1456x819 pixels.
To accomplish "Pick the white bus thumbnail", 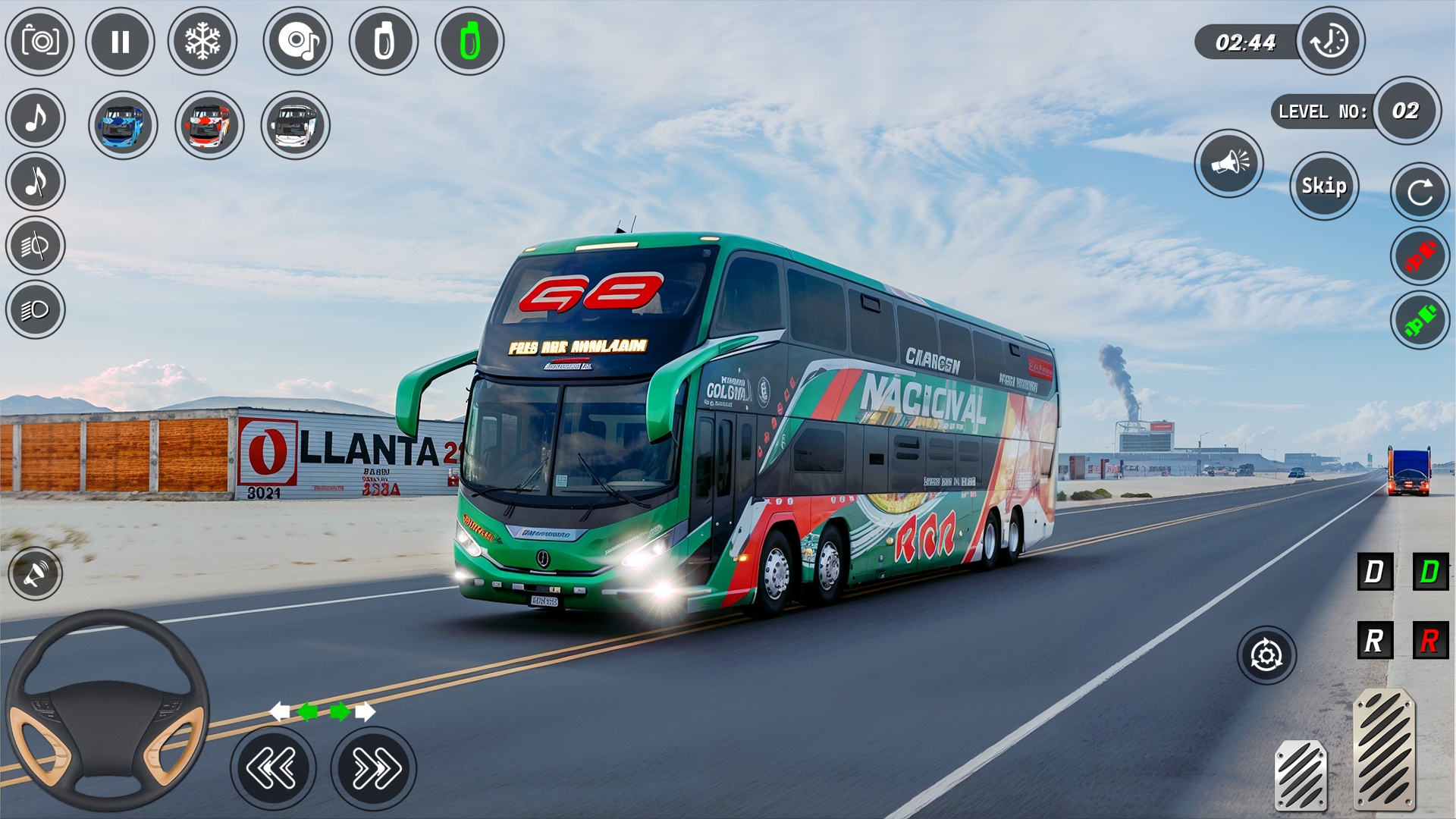I will pos(295,125).
